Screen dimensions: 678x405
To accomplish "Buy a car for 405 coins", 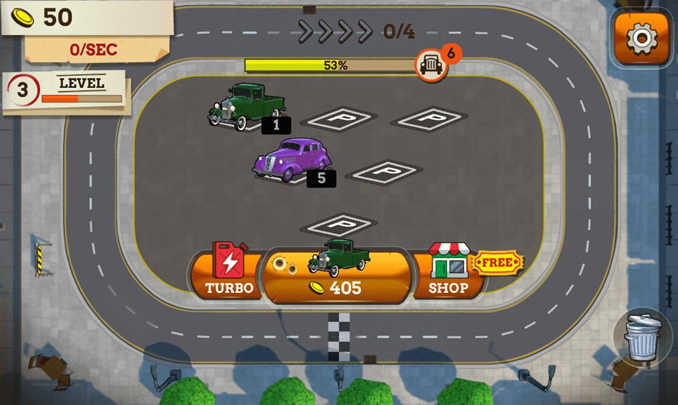I will (336, 274).
